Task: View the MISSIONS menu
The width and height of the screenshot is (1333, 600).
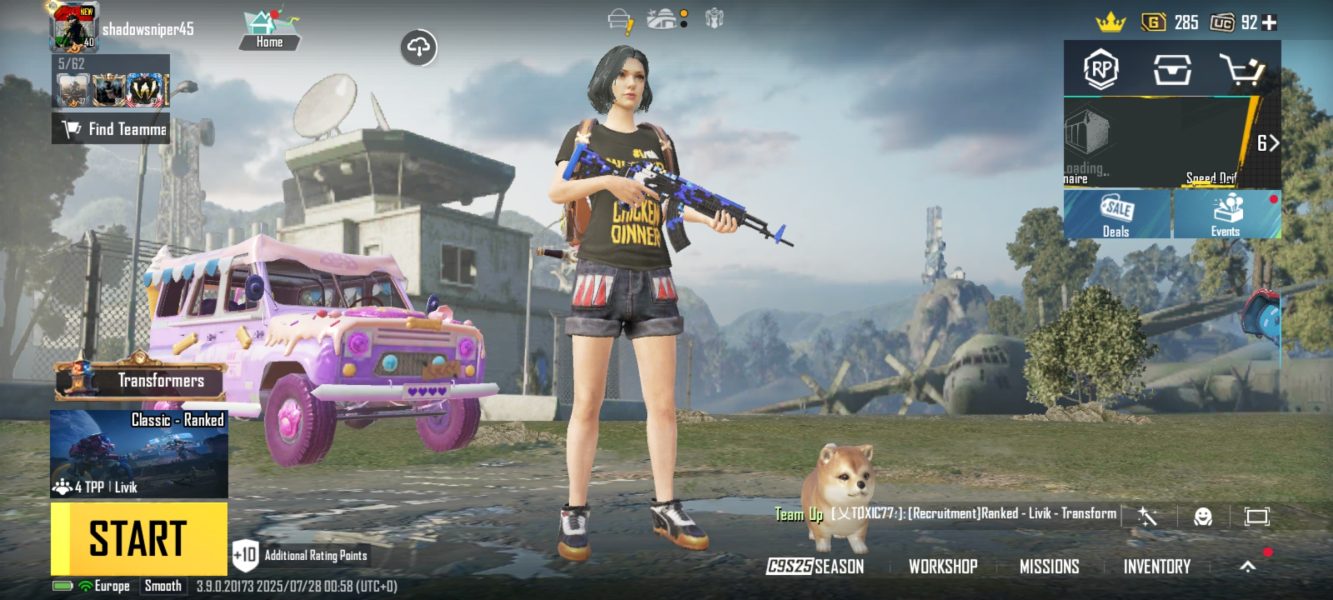Action: 1049,566
